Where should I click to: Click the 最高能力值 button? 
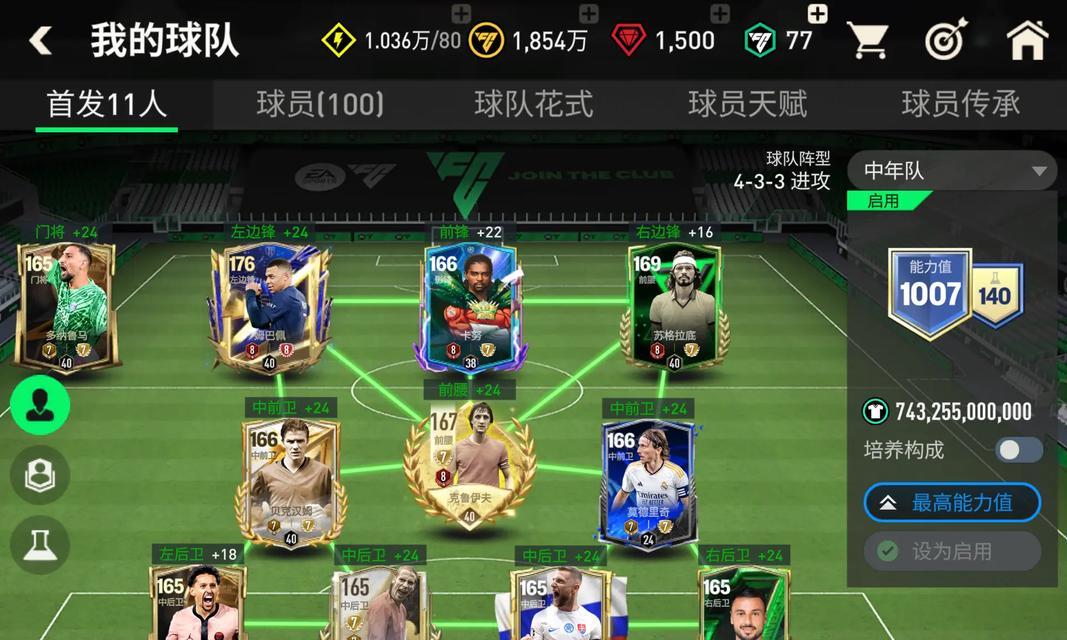pos(952,503)
